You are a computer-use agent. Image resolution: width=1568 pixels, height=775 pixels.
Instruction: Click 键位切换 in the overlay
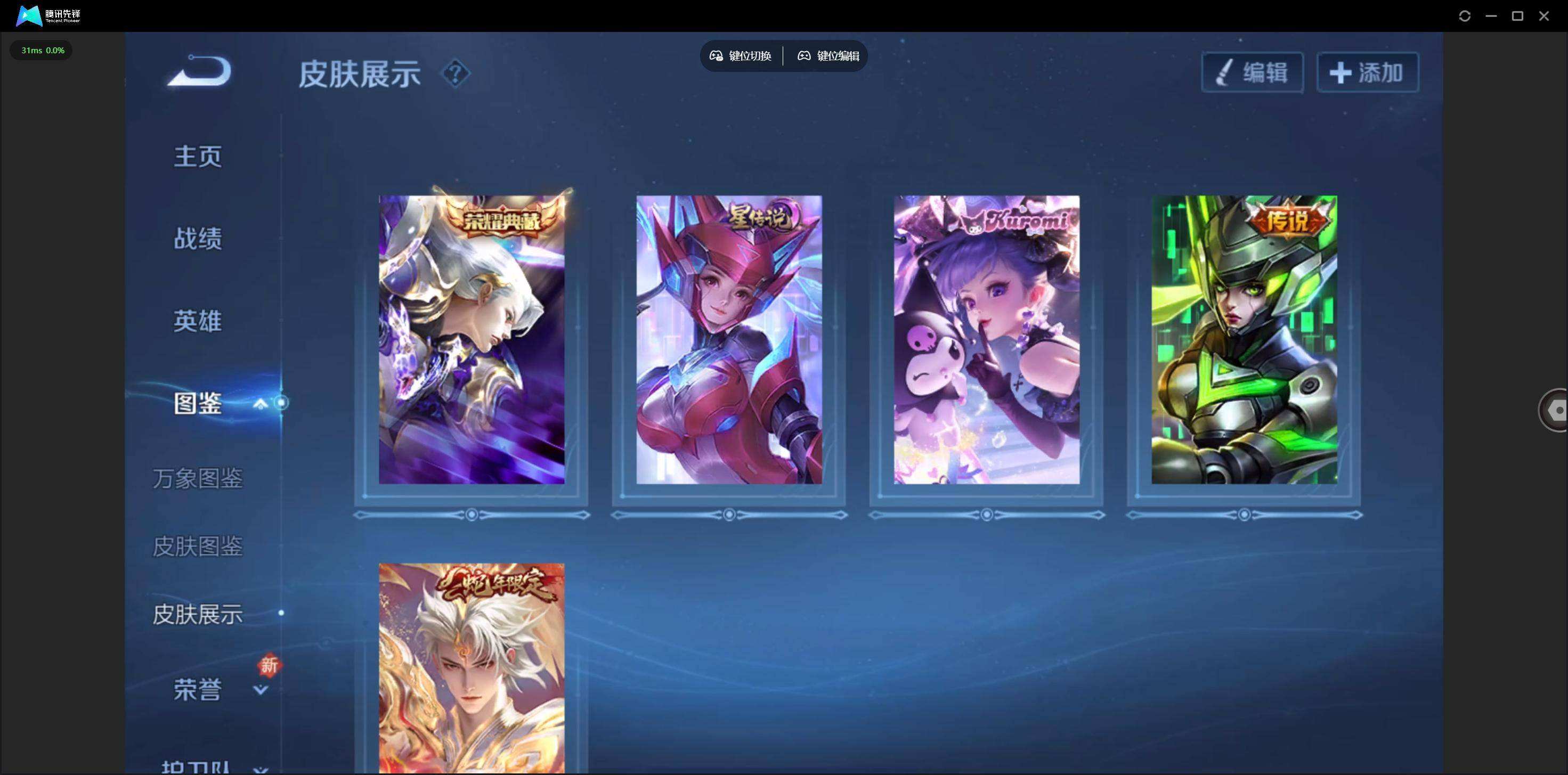pyautogui.click(x=741, y=56)
